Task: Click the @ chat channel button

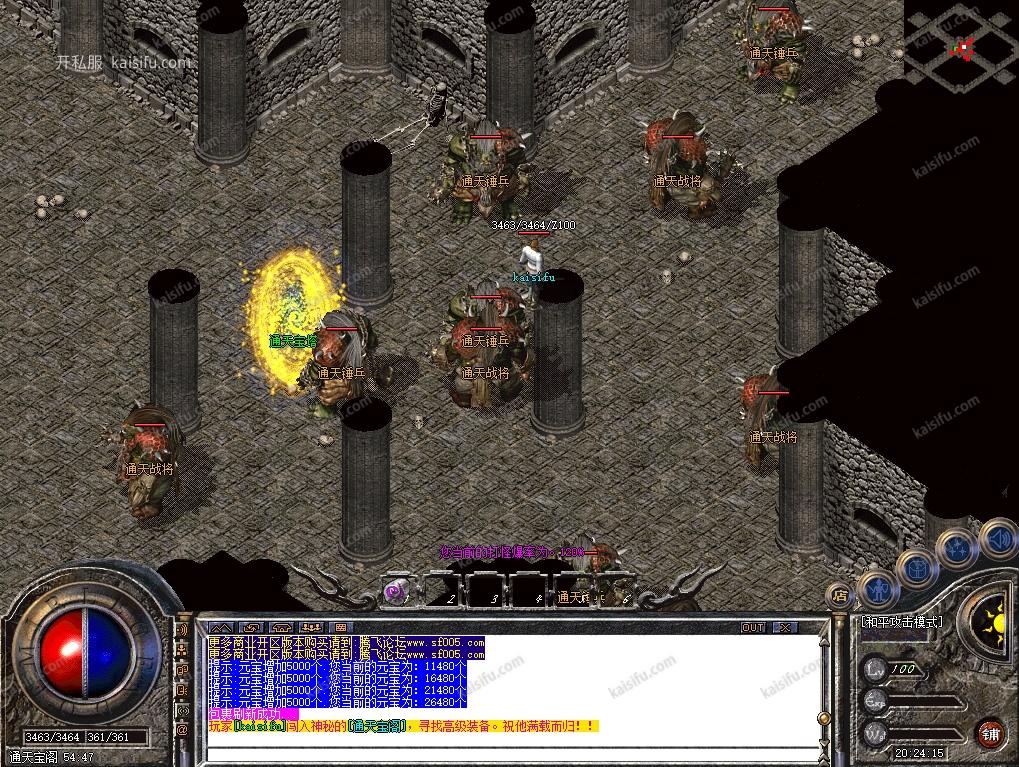Action: coord(182,729)
